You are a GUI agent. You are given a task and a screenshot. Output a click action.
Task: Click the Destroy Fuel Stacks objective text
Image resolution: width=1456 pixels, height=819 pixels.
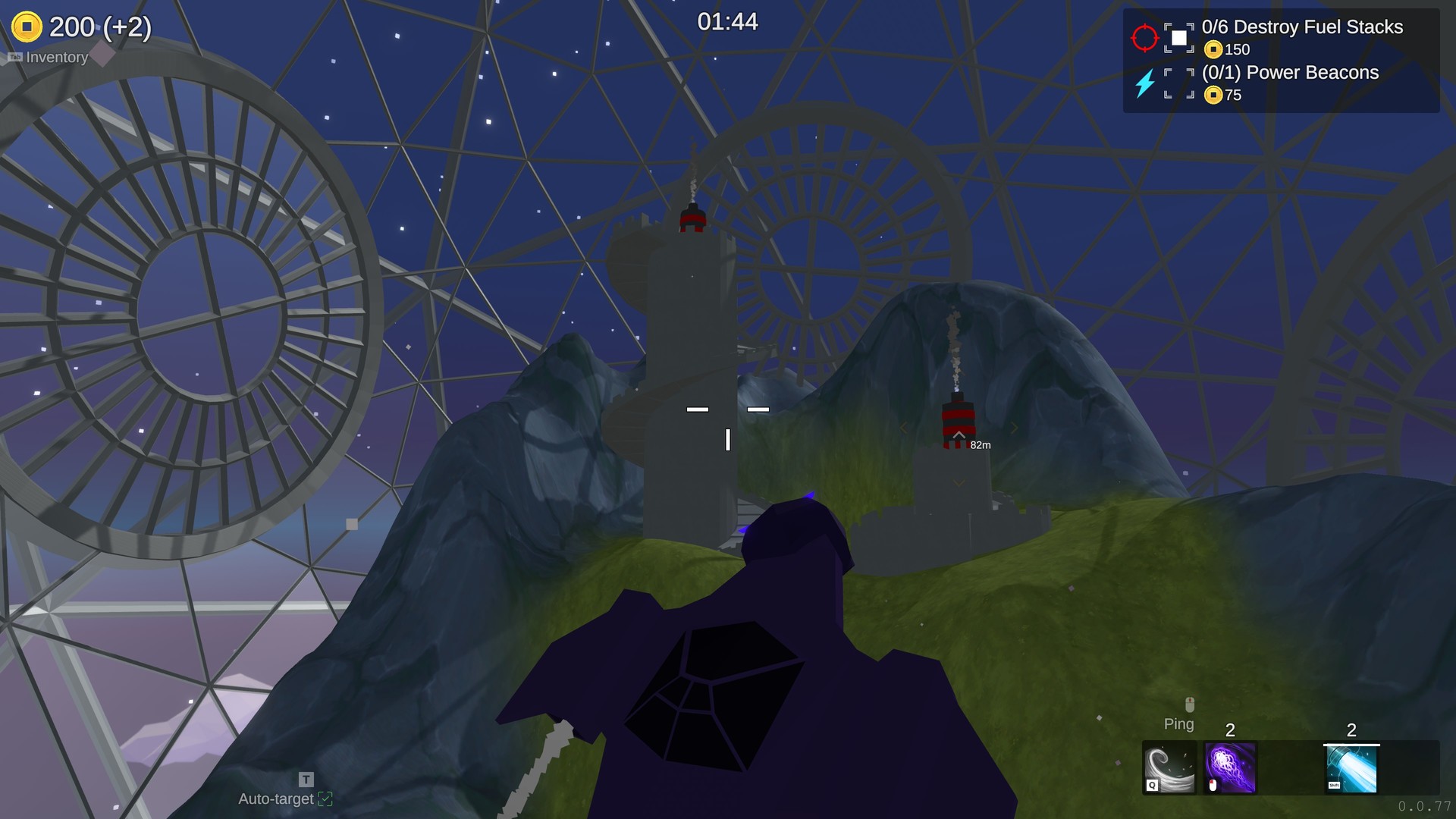point(1301,27)
